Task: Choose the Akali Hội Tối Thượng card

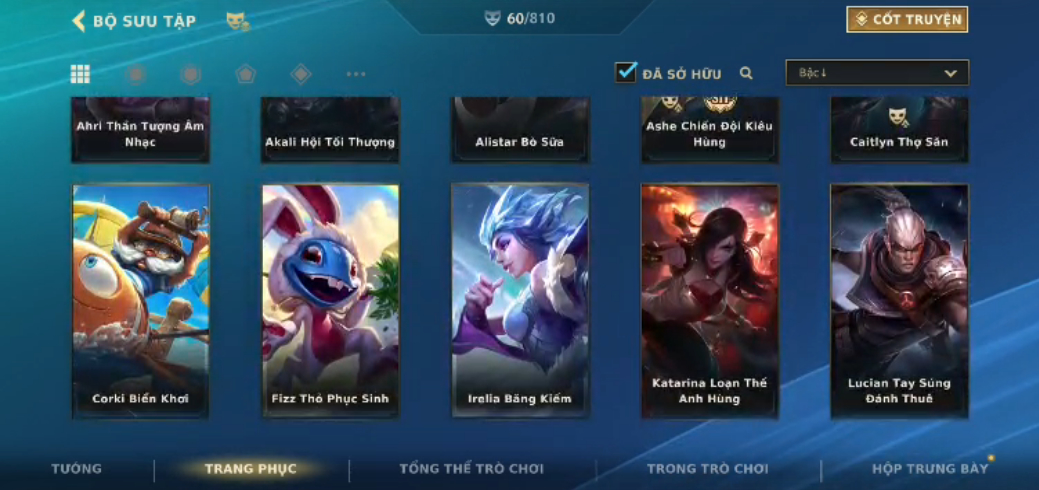Action: point(330,131)
